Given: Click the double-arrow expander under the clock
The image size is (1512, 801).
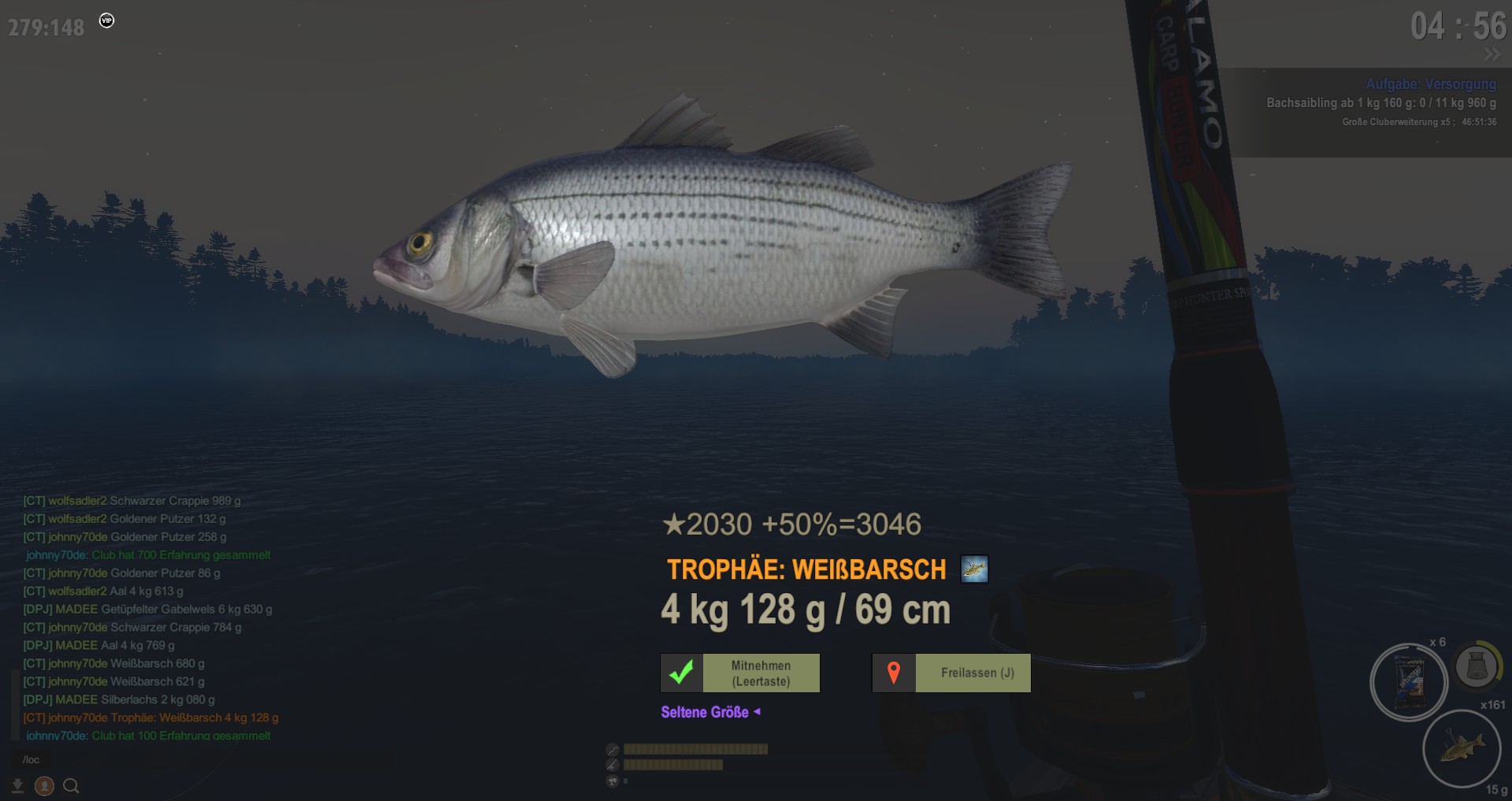Looking at the screenshot, I should coord(1492,54).
